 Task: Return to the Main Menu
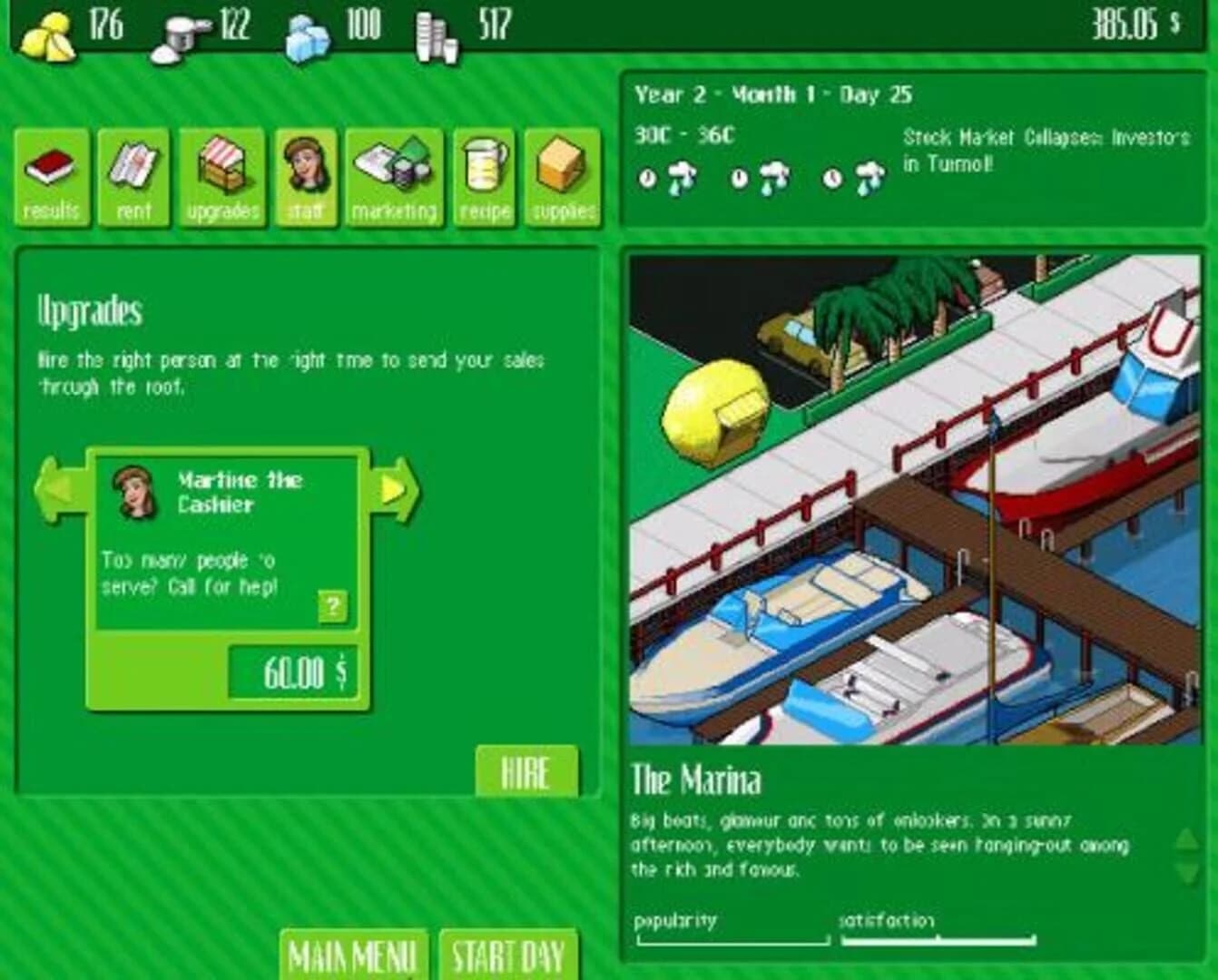pos(352,955)
